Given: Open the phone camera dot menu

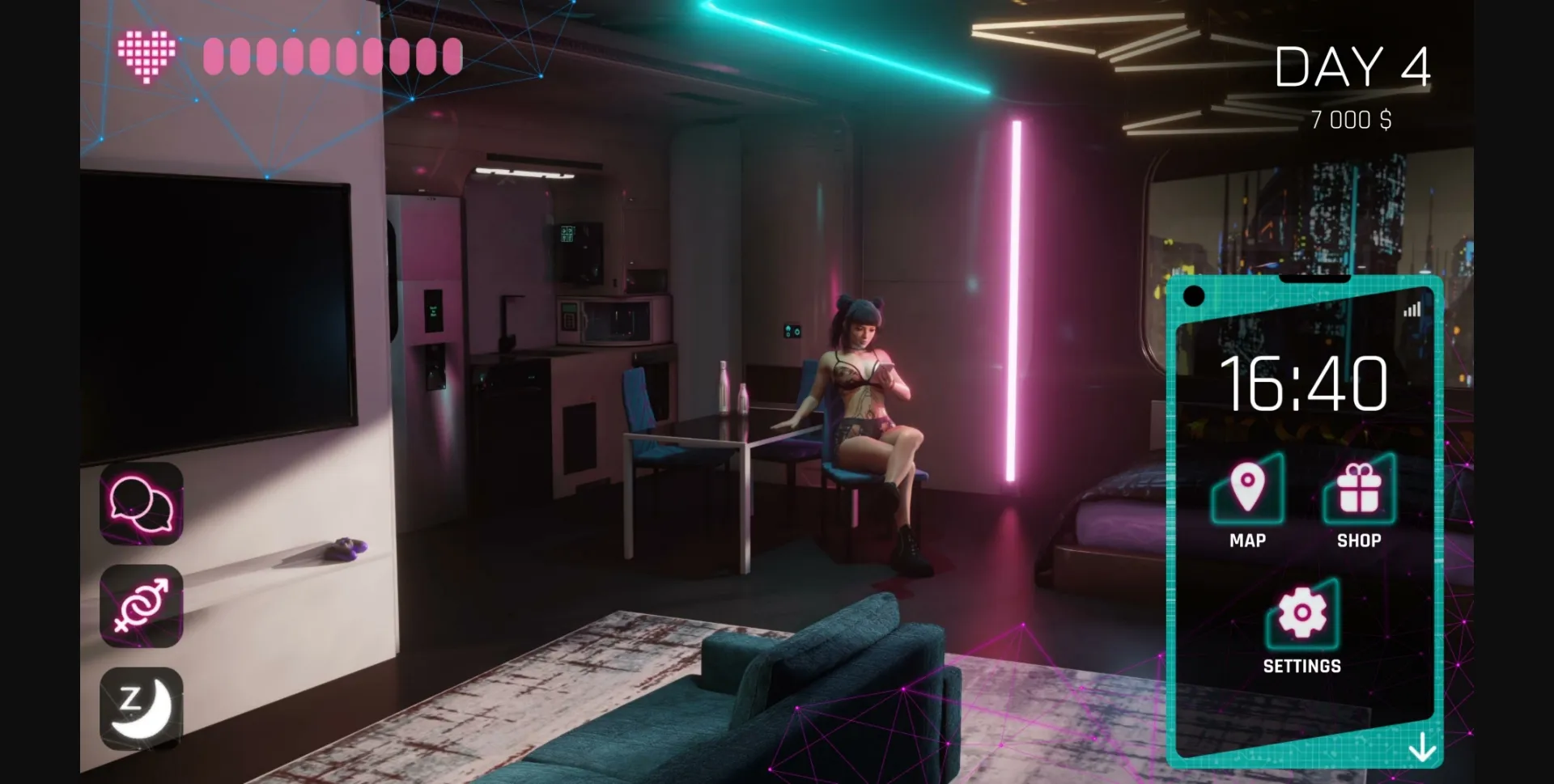Looking at the screenshot, I should [1194, 296].
